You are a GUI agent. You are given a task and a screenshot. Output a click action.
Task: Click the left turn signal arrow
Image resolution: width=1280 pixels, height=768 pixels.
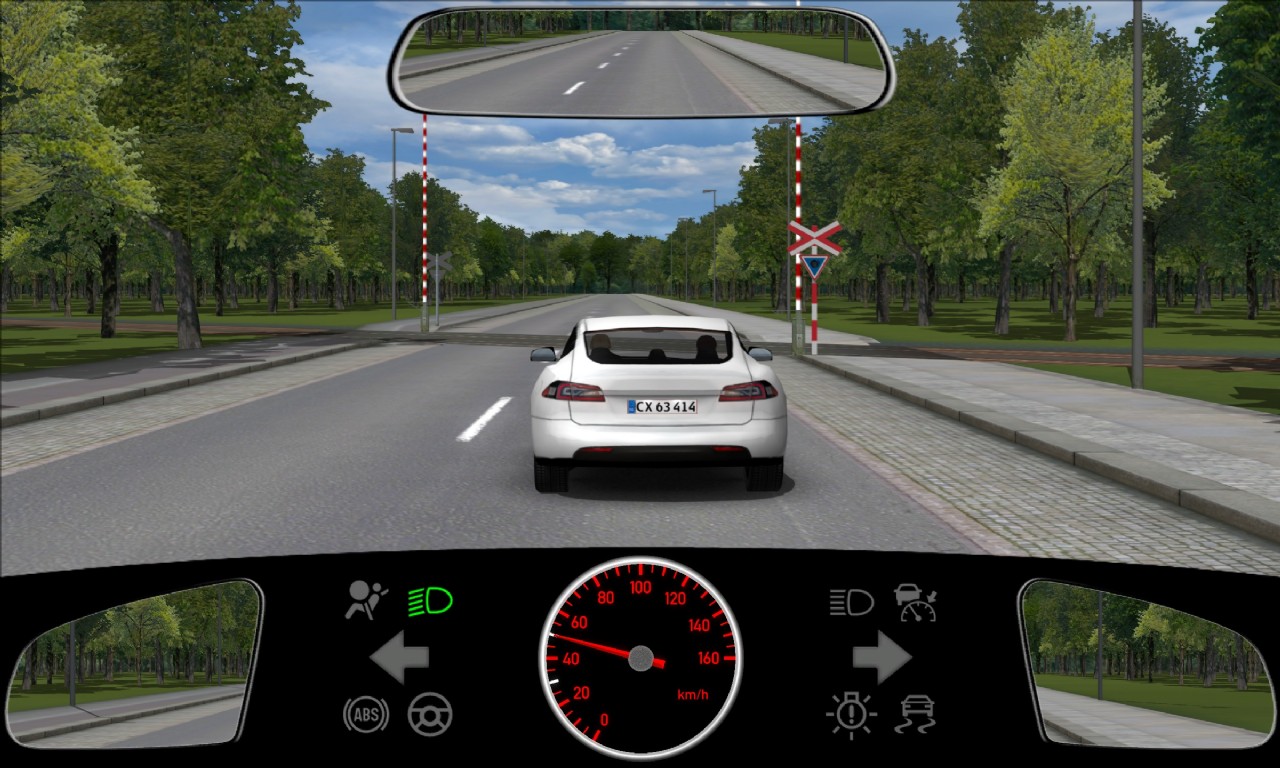pos(399,657)
